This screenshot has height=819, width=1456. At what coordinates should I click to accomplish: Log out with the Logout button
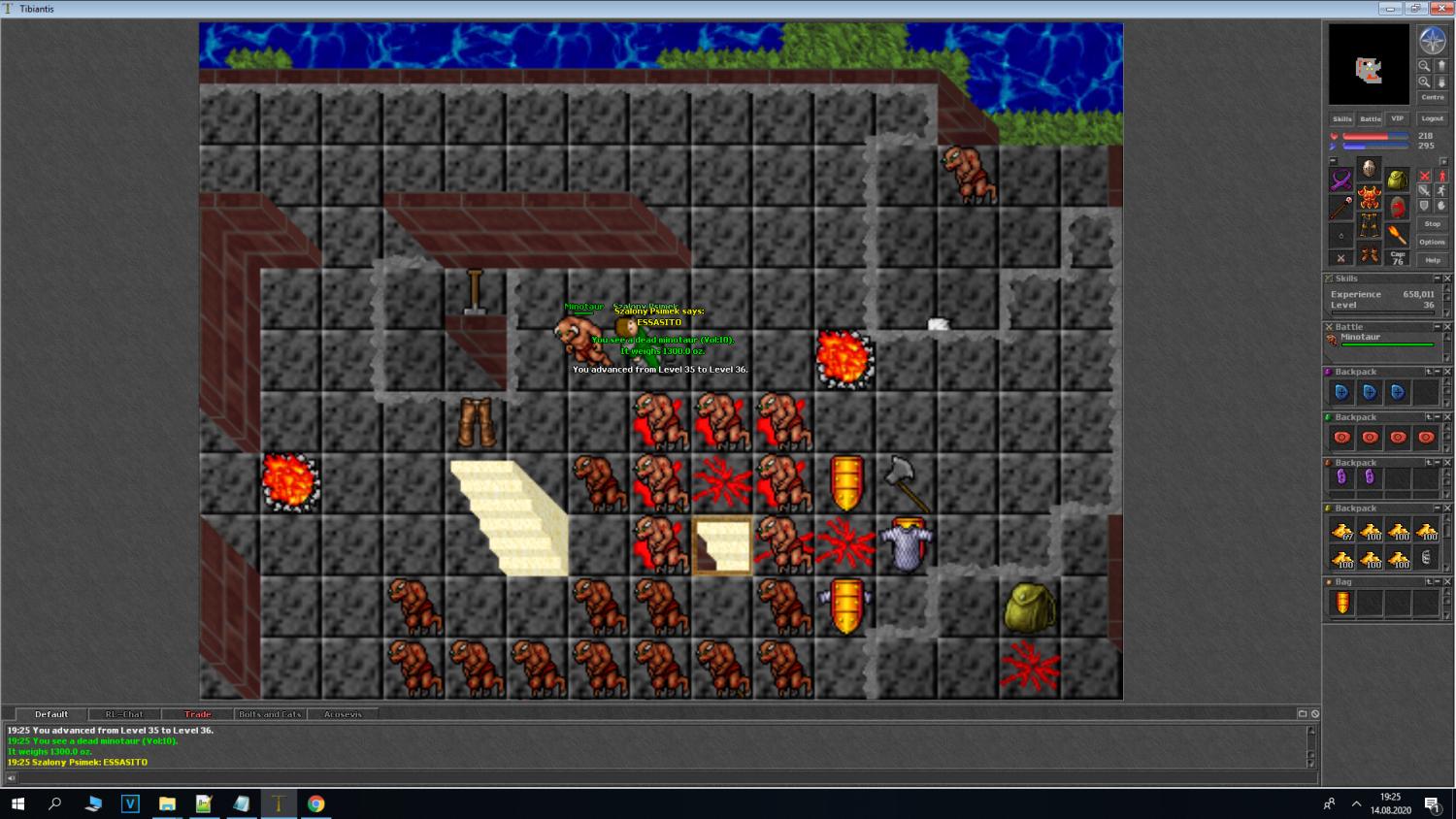pyautogui.click(x=1433, y=118)
